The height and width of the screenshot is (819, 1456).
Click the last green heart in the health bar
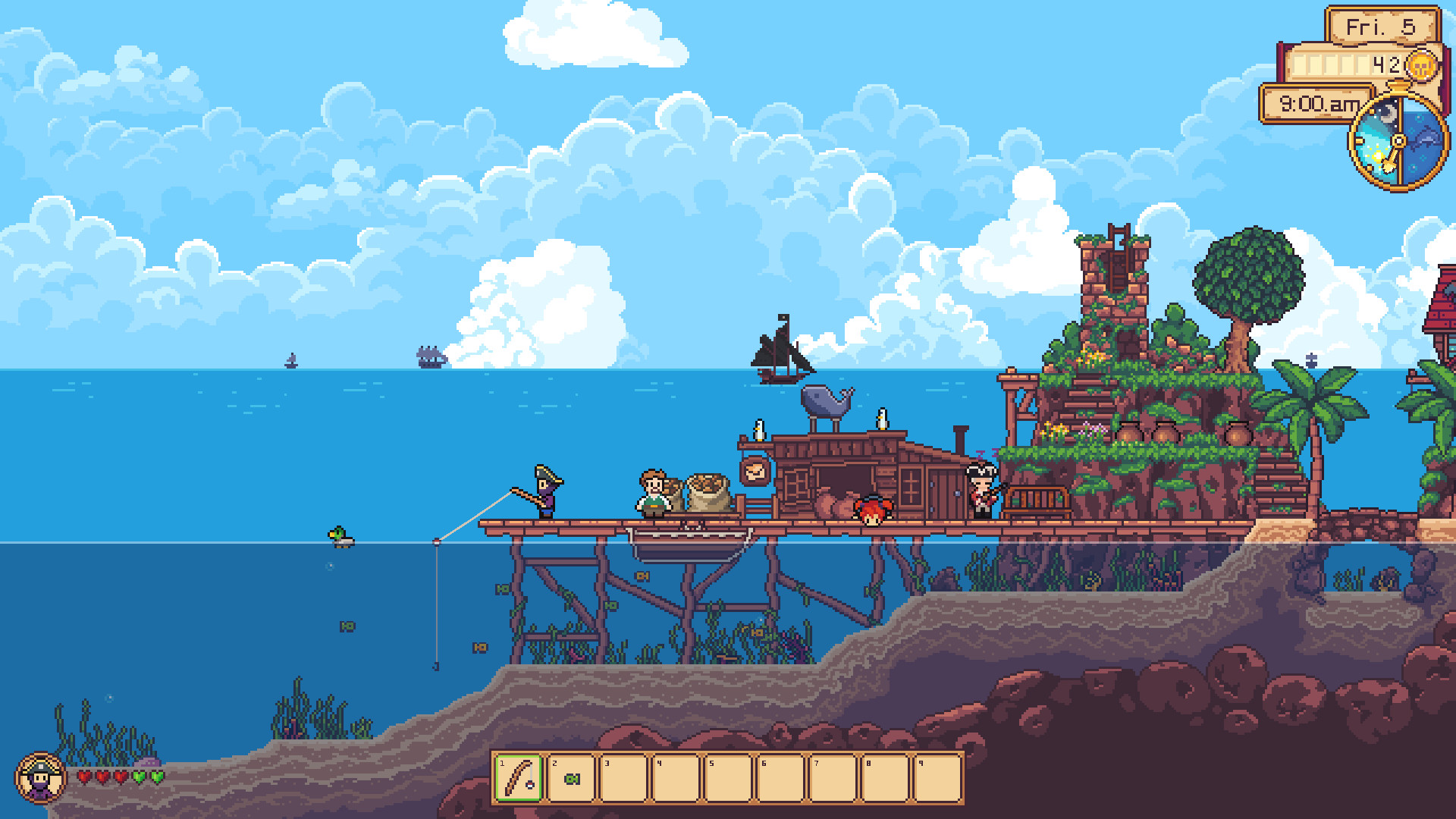coord(155,777)
